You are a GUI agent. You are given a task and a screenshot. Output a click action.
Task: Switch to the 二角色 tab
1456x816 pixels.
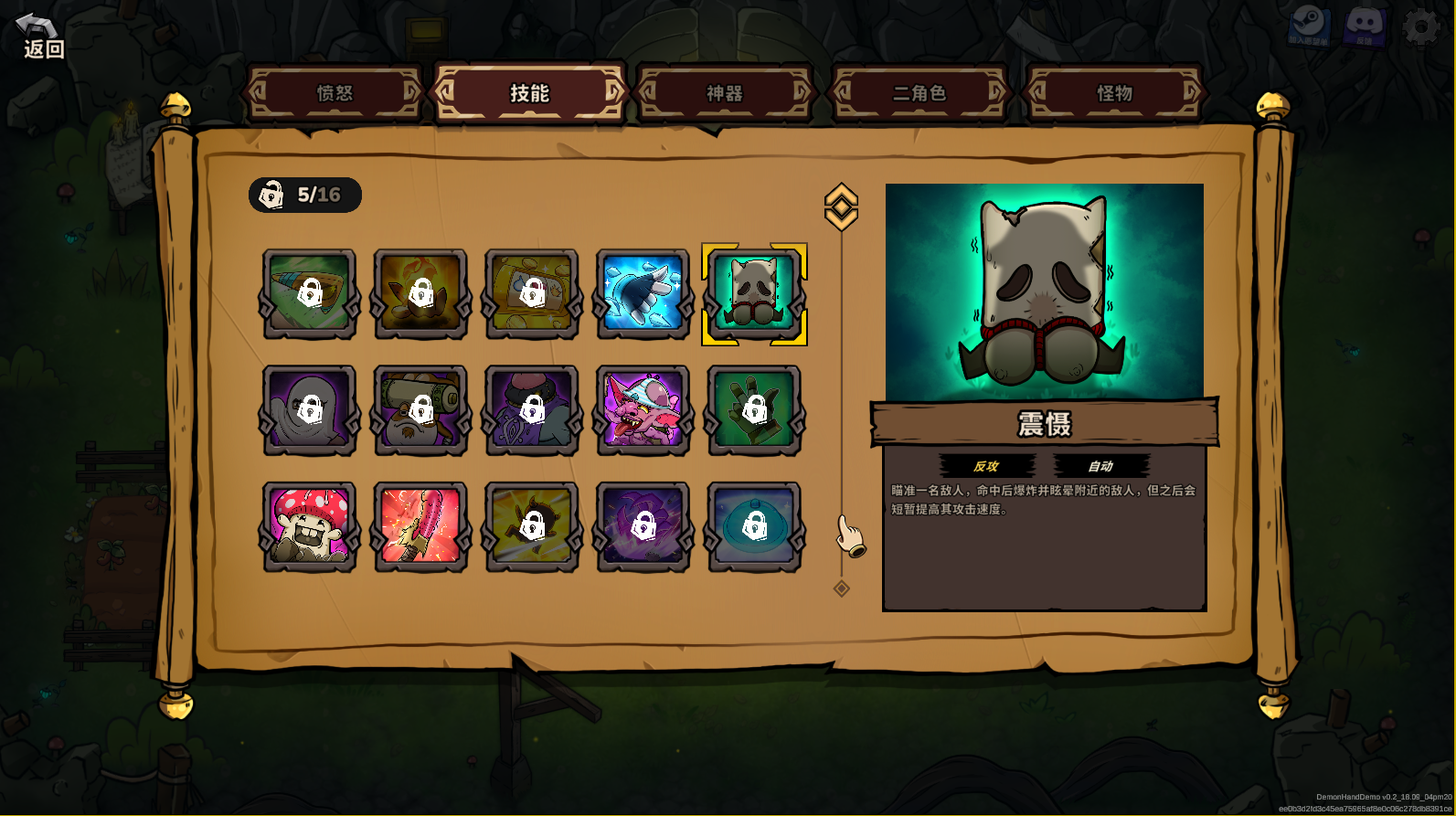[x=919, y=93]
